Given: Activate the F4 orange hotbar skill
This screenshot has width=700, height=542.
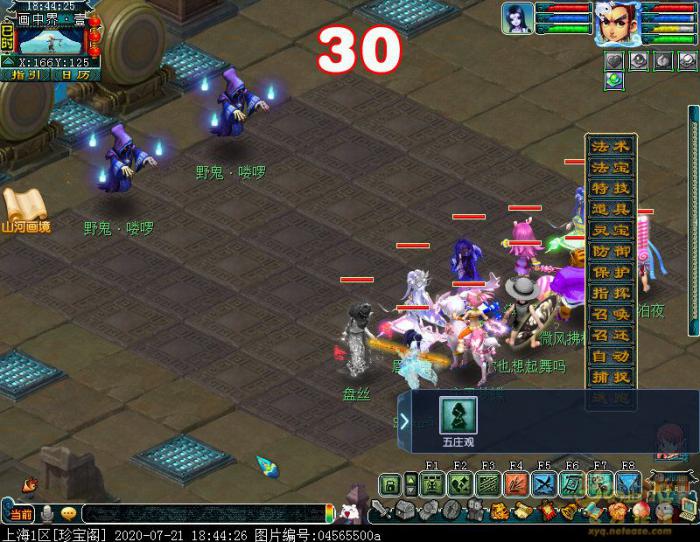Looking at the screenshot, I should pyautogui.click(x=516, y=485).
